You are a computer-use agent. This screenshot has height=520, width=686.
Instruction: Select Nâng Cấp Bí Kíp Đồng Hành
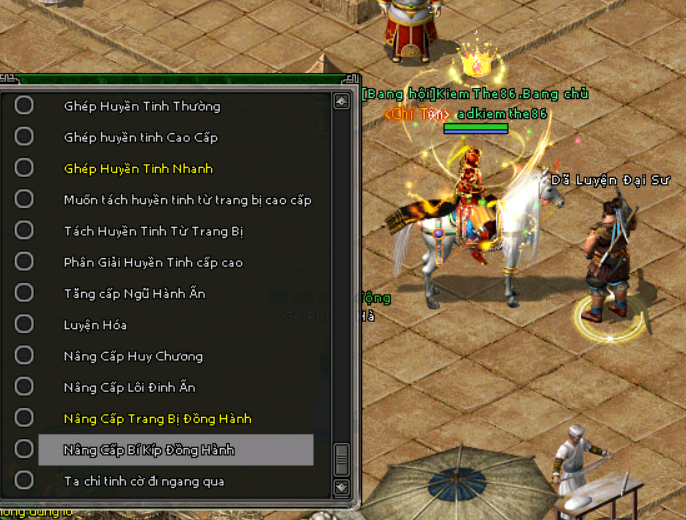[x=149, y=450]
